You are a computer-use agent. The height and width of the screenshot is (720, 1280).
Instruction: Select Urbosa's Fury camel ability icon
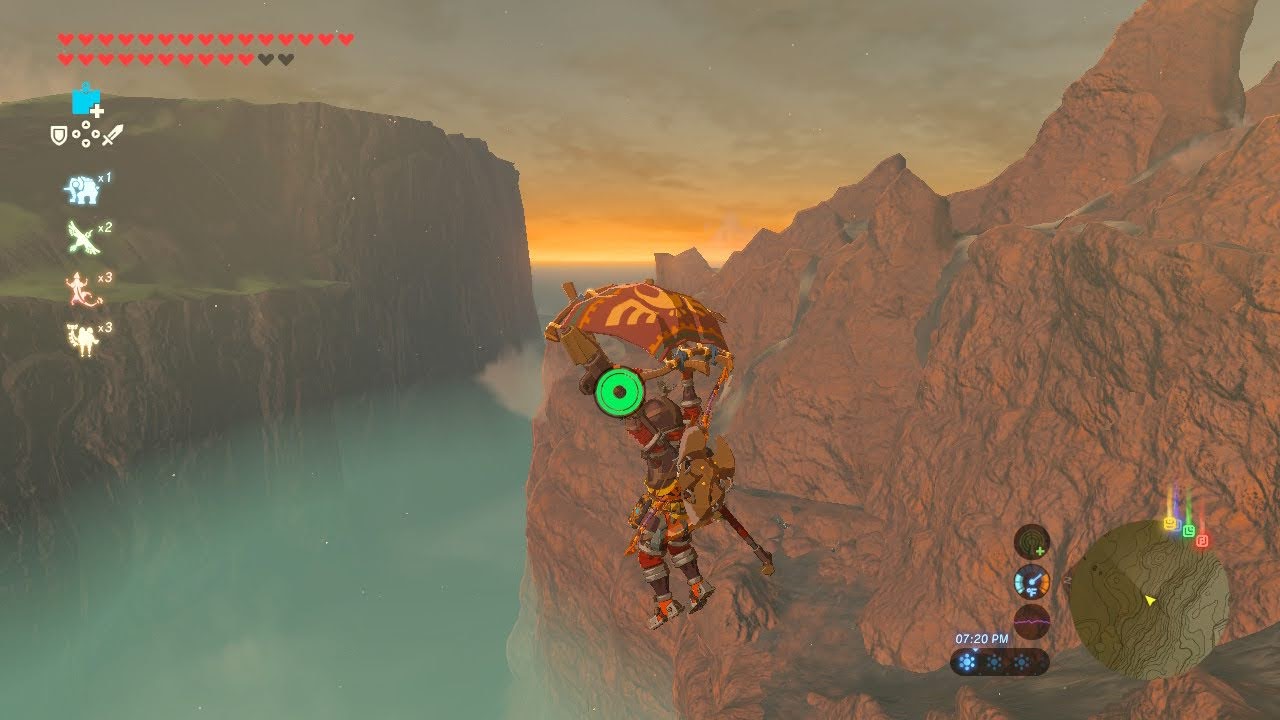coord(80,339)
